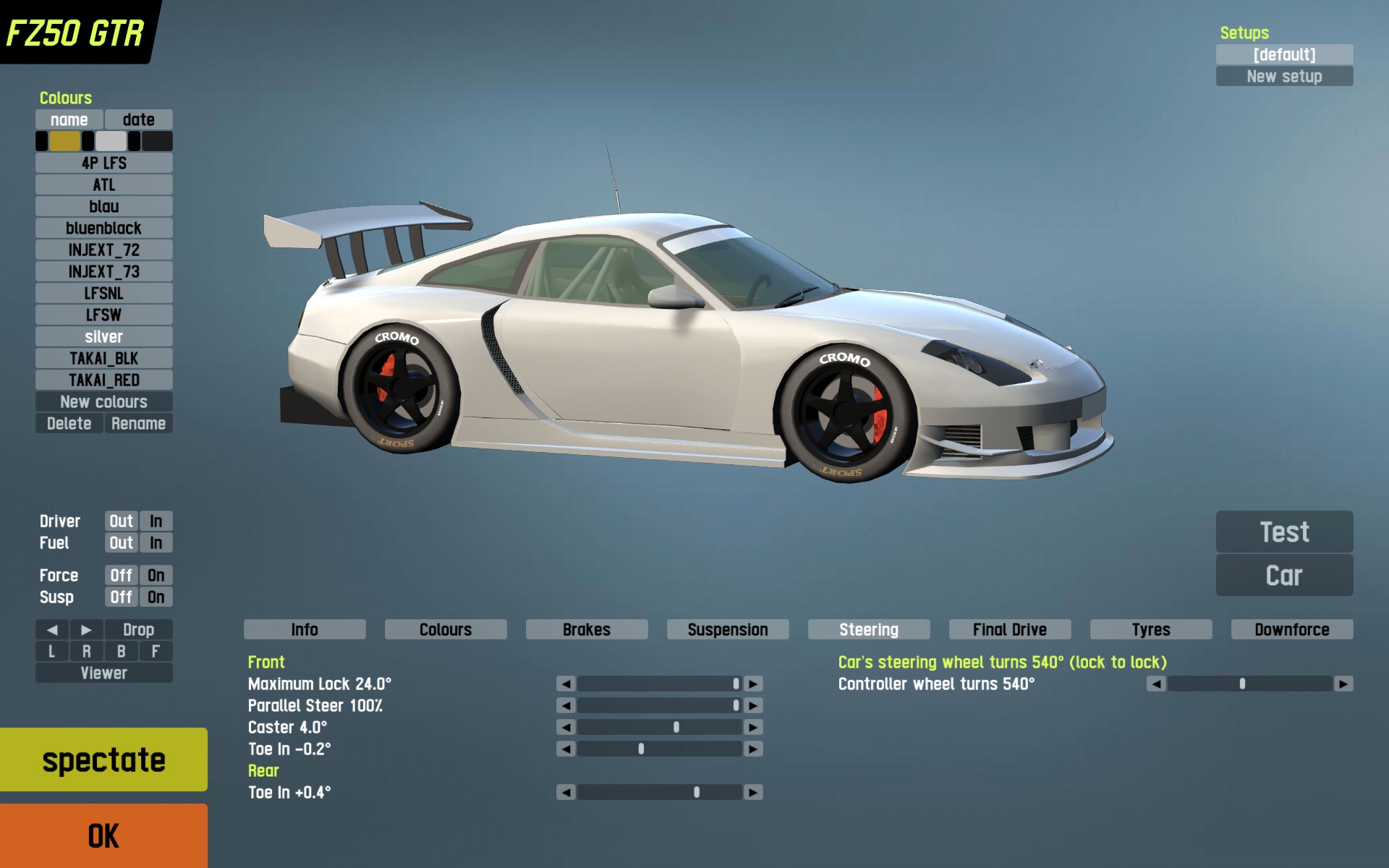The height and width of the screenshot is (868, 1389).
Task: Open the Test option
Action: click(1284, 532)
